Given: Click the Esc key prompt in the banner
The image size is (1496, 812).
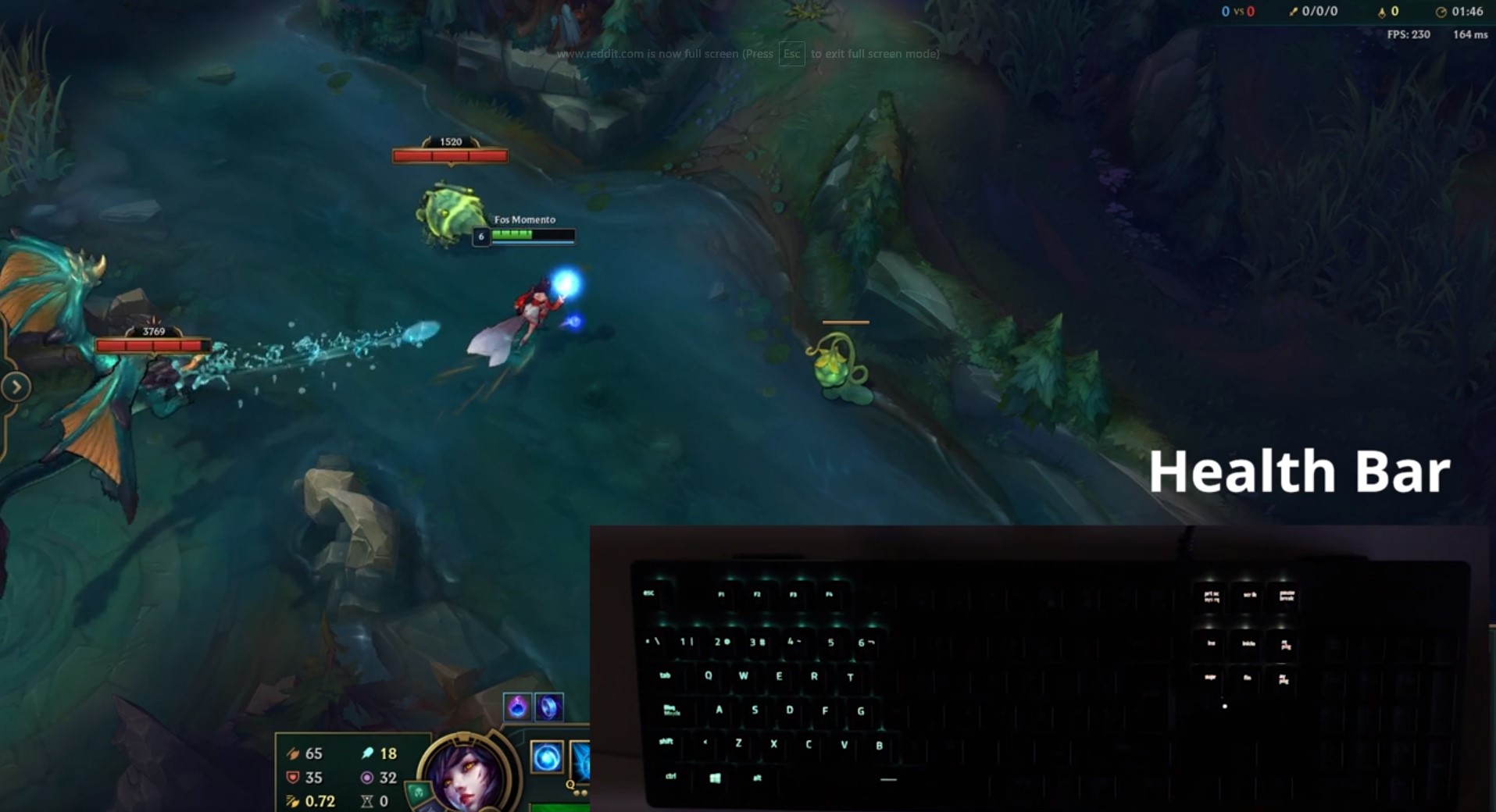Looking at the screenshot, I should point(791,54).
